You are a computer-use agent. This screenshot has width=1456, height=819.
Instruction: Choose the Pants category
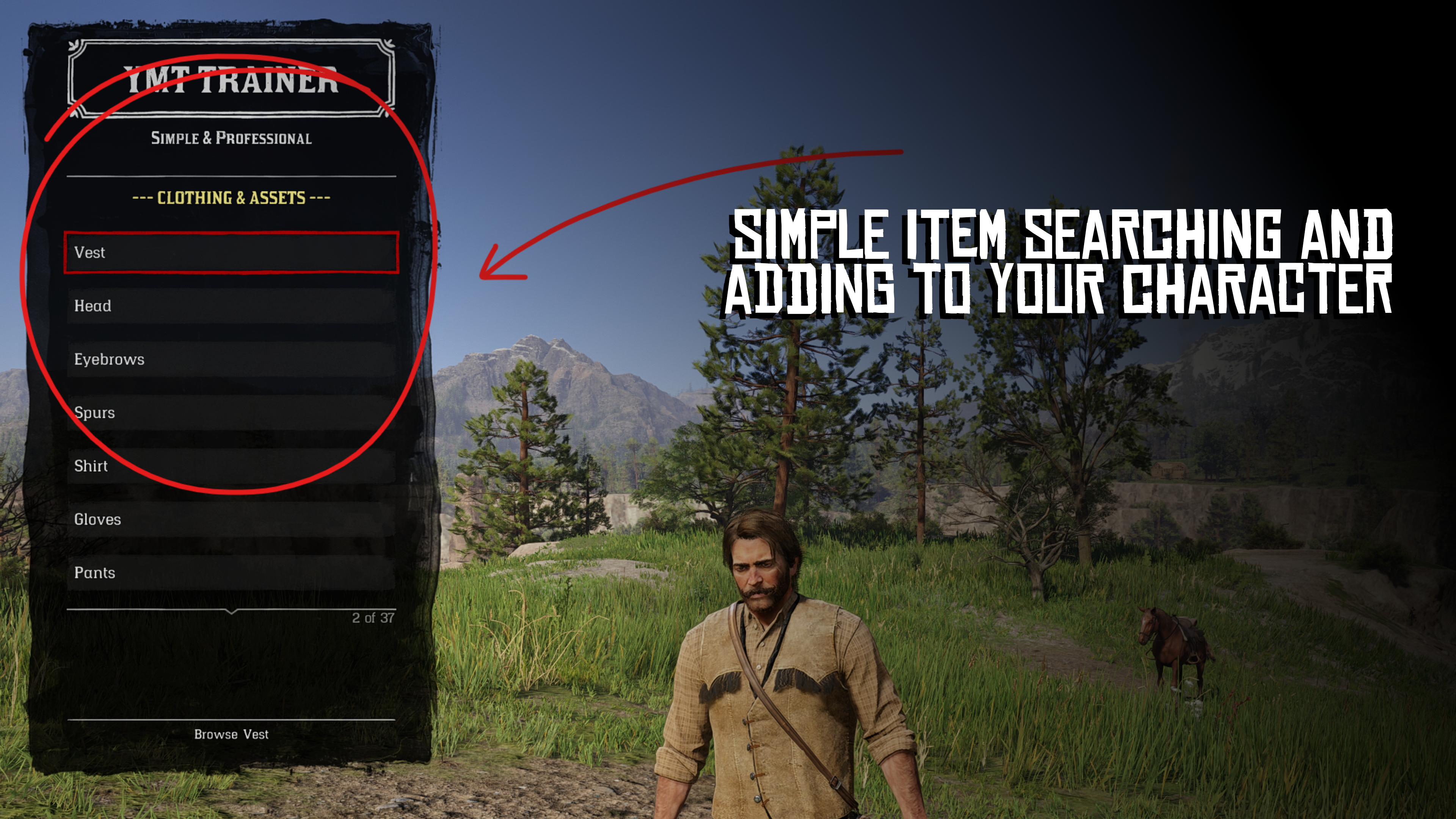(231, 573)
